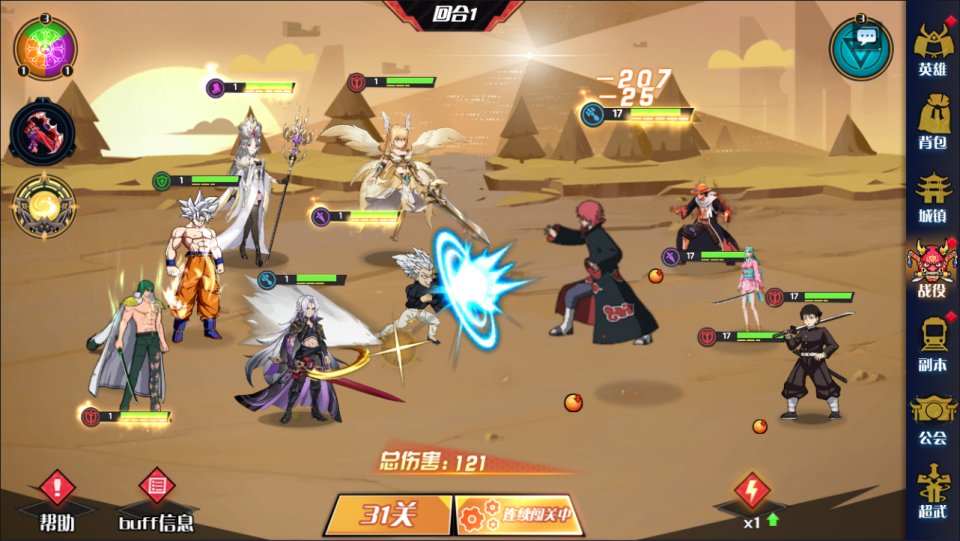960x541 pixels.
Task: Open the 副本 dungeon menu
Action: 932,344
